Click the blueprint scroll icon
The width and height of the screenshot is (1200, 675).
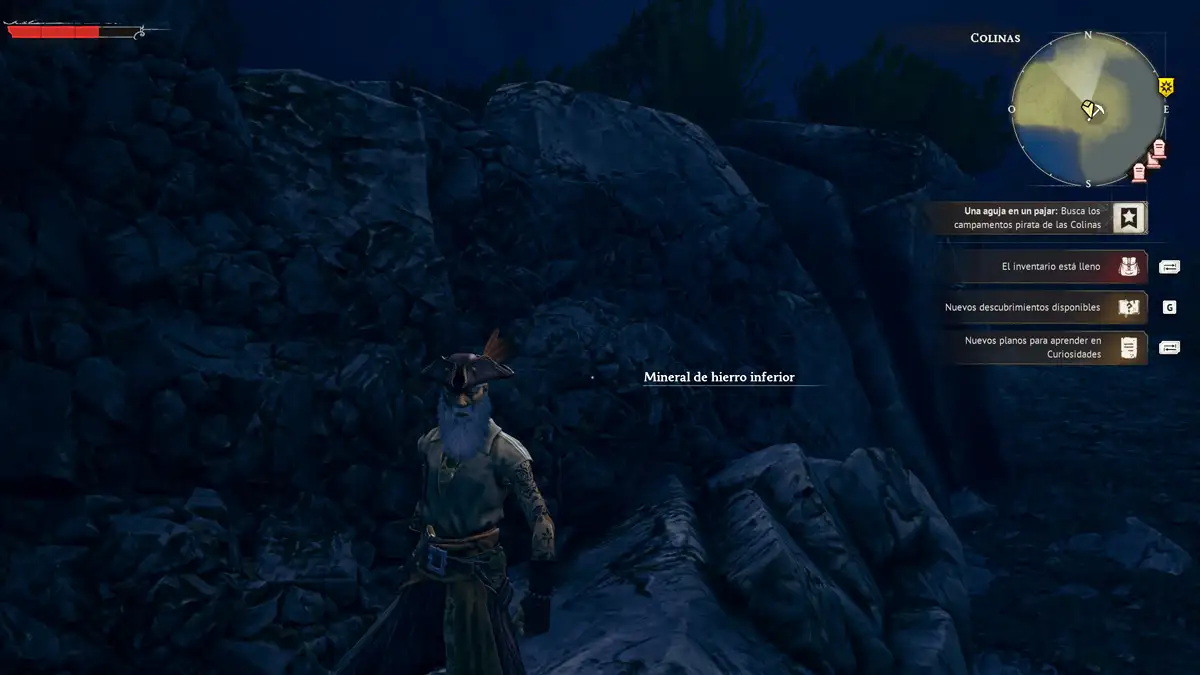click(x=1130, y=347)
